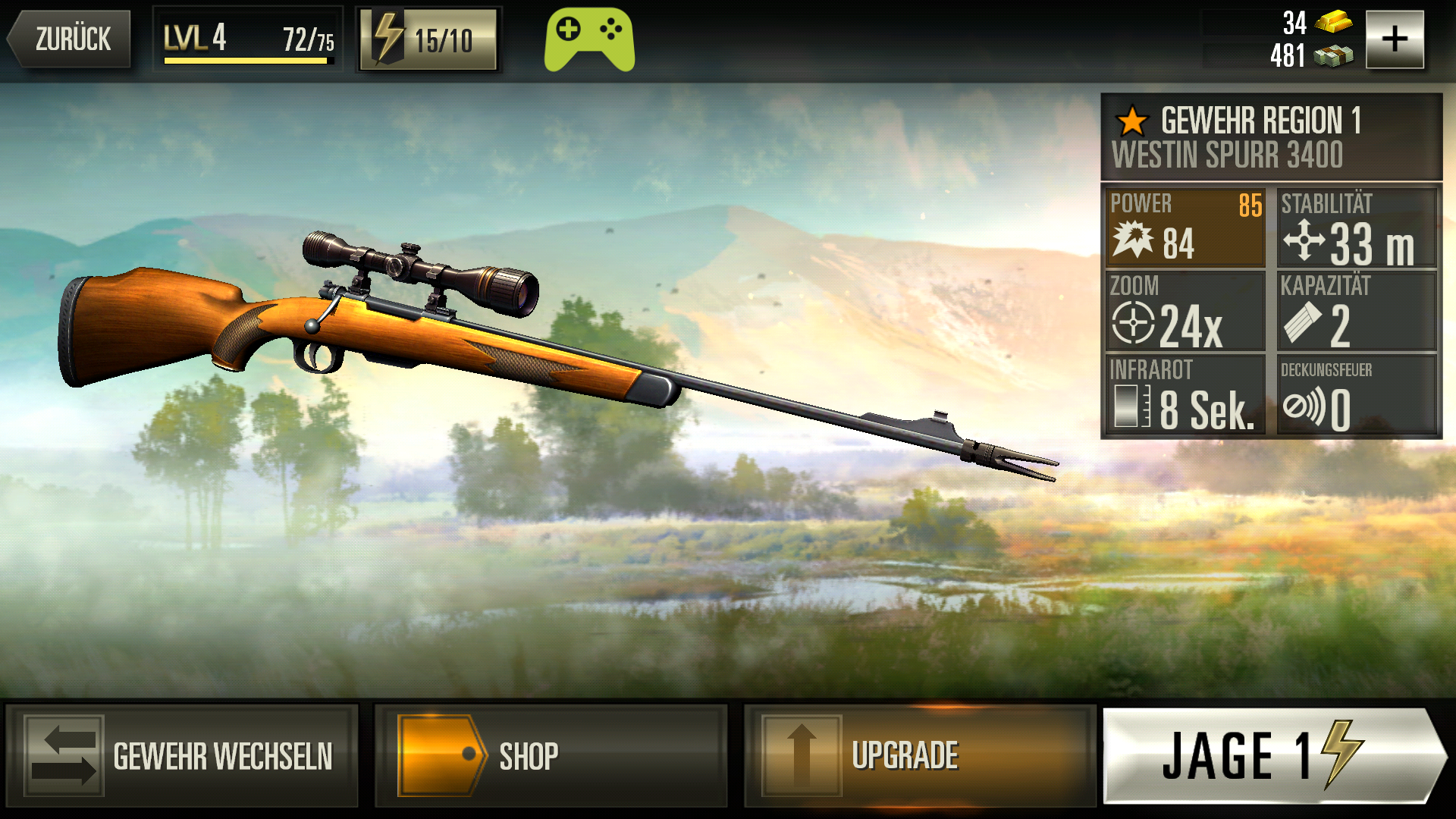
Task: Open the green gamepad Play Games icon
Action: [589, 39]
